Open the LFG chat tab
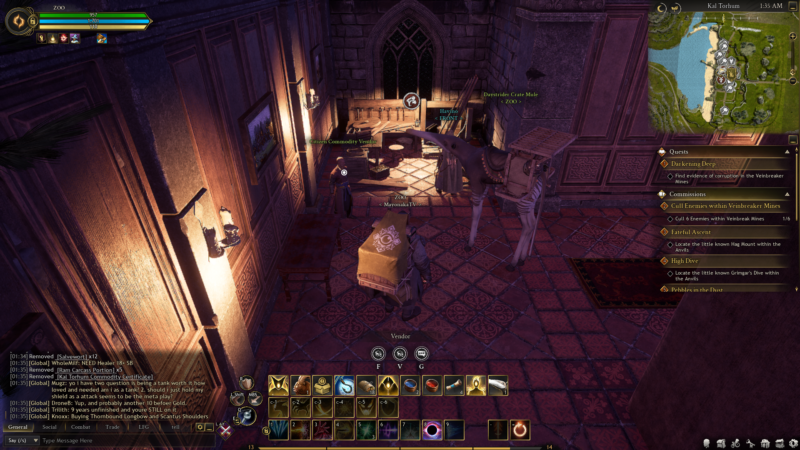The height and width of the screenshot is (450, 800). click(x=143, y=426)
